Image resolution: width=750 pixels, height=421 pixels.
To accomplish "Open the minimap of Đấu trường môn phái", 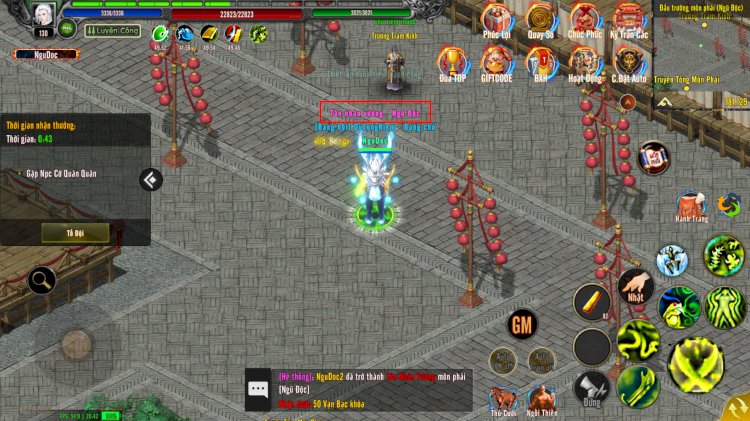I will pyautogui.click(x=701, y=55).
